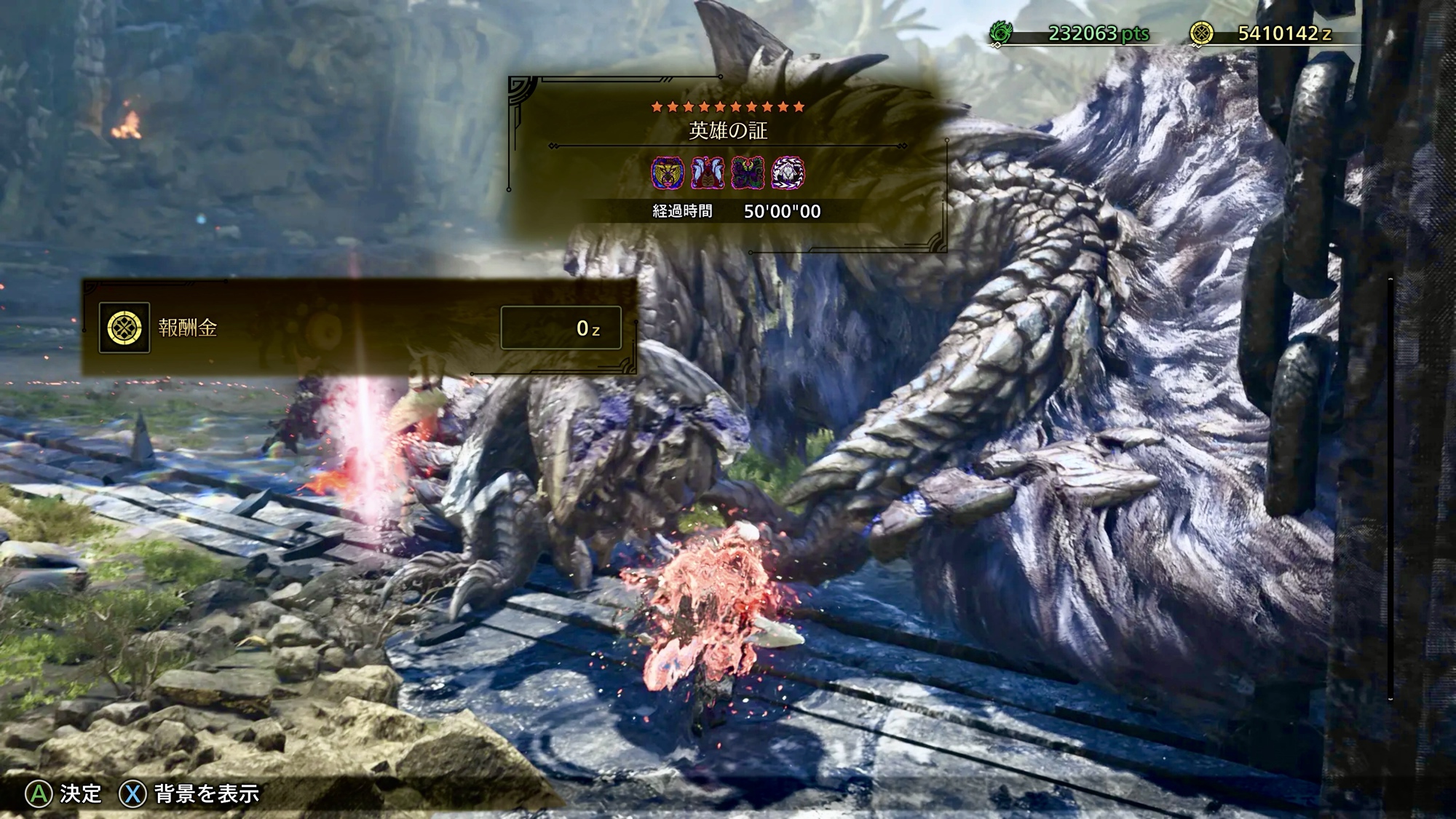This screenshot has width=1456, height=819.
Task: Select the white coiled monster icon
Action: (x=788, y=173)
